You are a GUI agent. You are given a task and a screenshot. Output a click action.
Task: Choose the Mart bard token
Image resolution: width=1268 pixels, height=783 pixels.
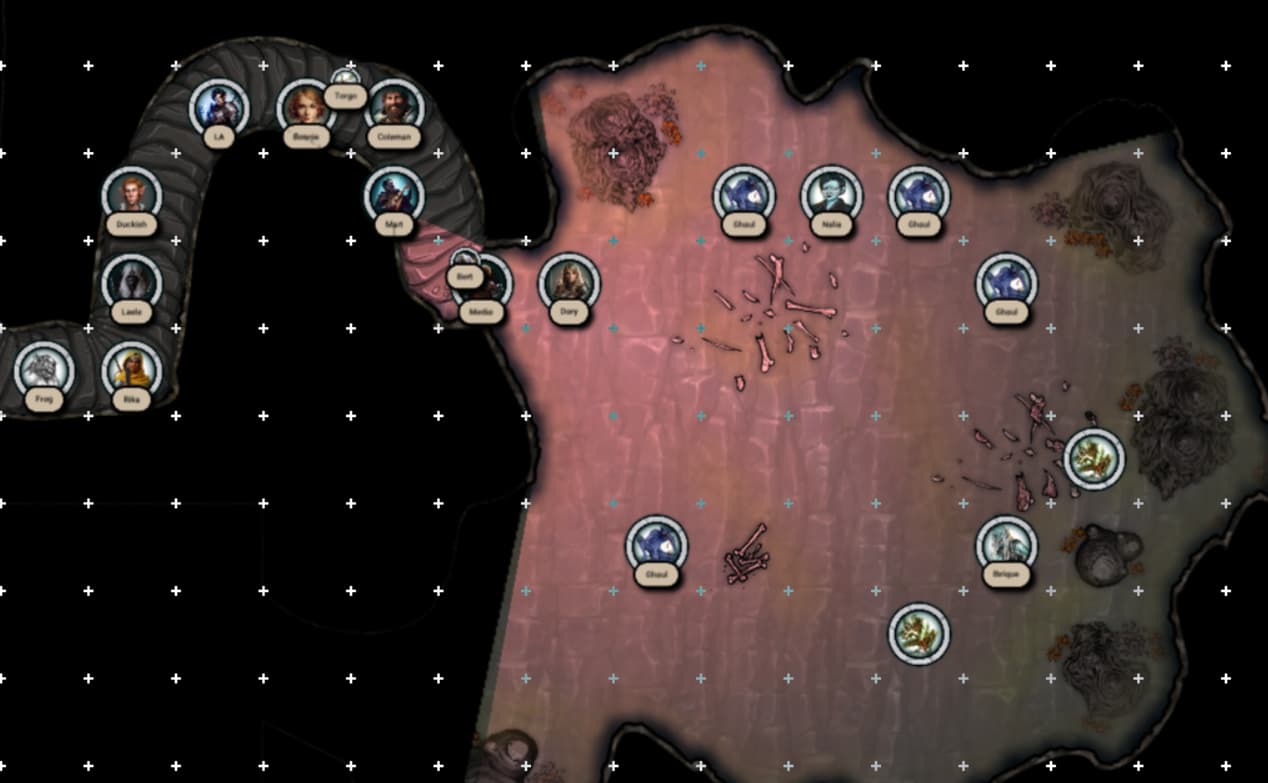pyautogui.click(x=394, y=195)
